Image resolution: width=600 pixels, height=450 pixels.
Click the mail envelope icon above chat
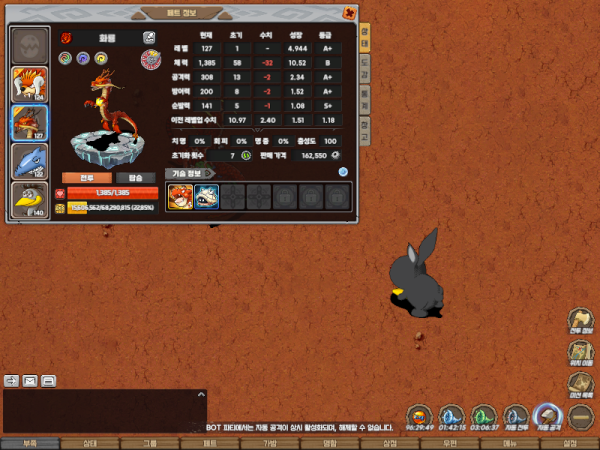click(30, 380)
